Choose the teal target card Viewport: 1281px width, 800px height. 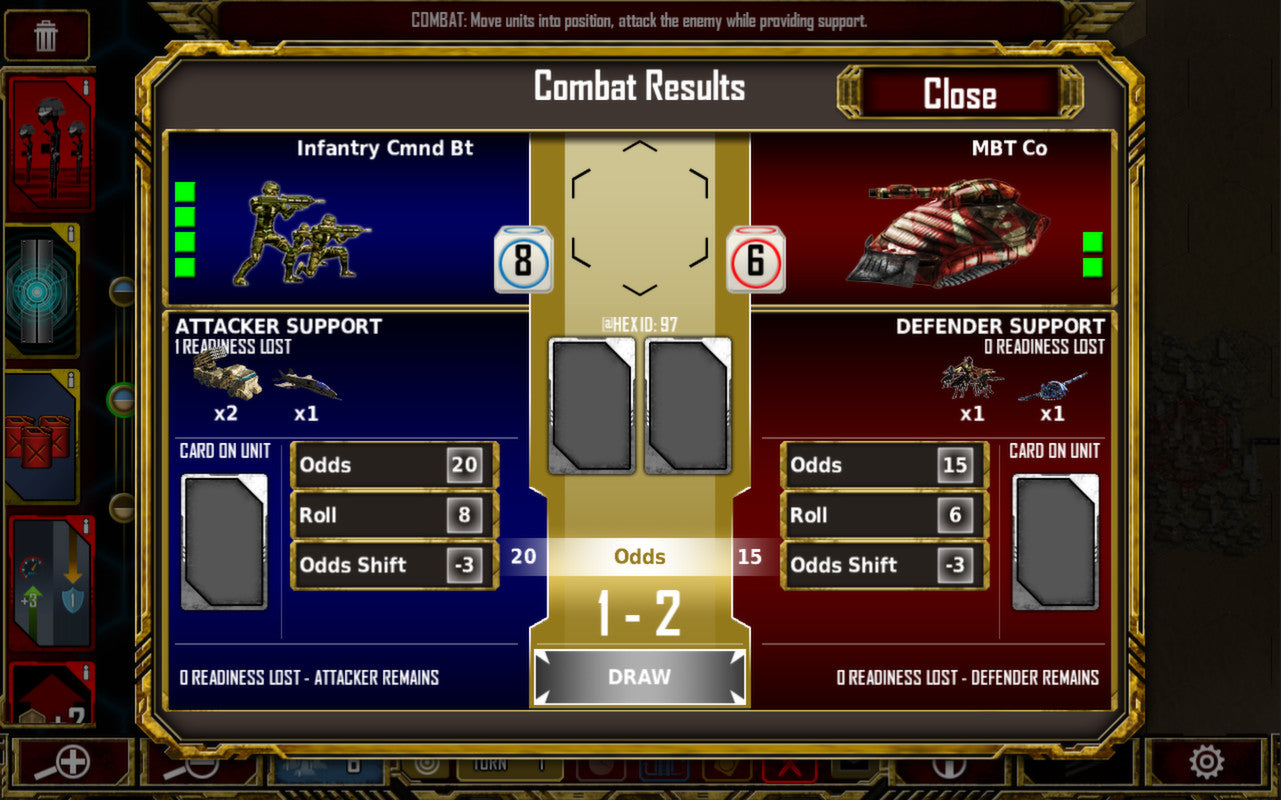pos(42,291)
